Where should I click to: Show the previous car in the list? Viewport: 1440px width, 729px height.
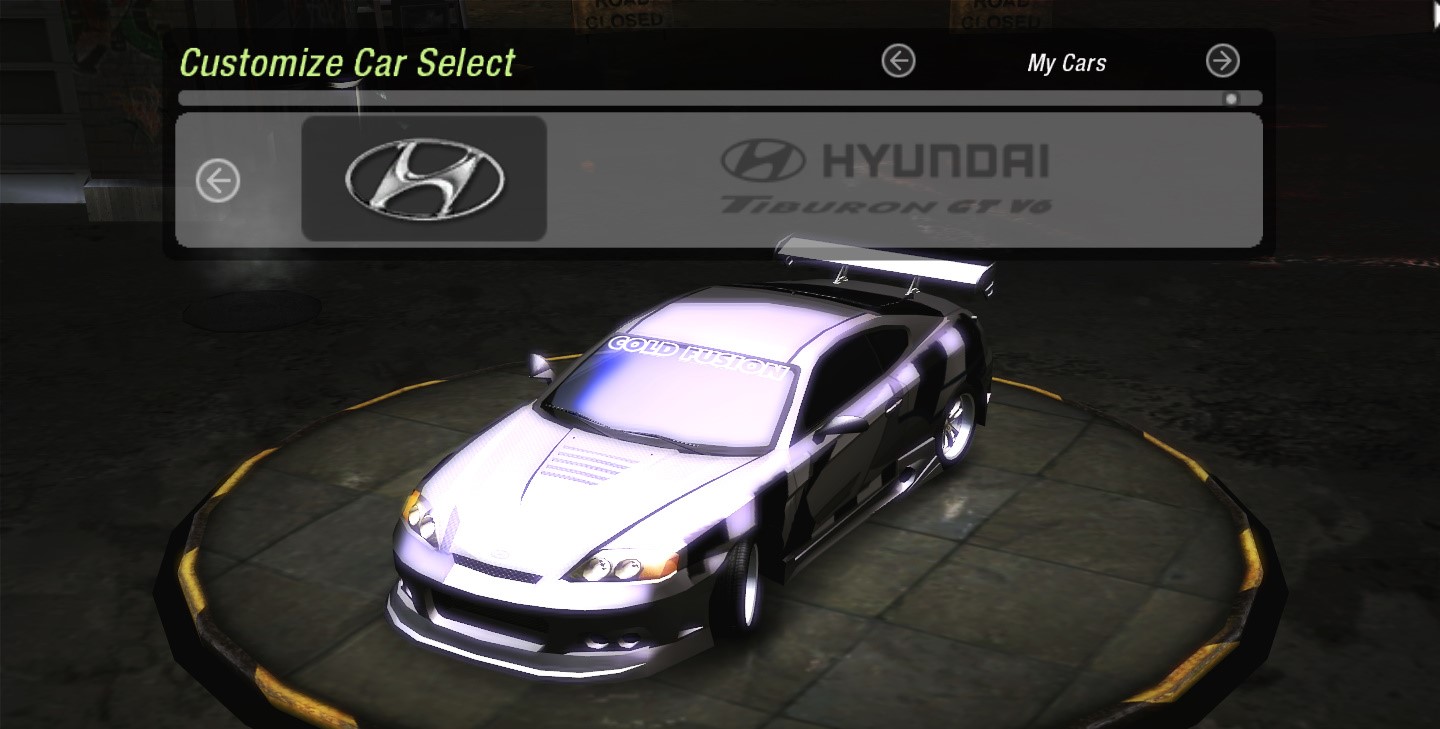coord(218,181)
